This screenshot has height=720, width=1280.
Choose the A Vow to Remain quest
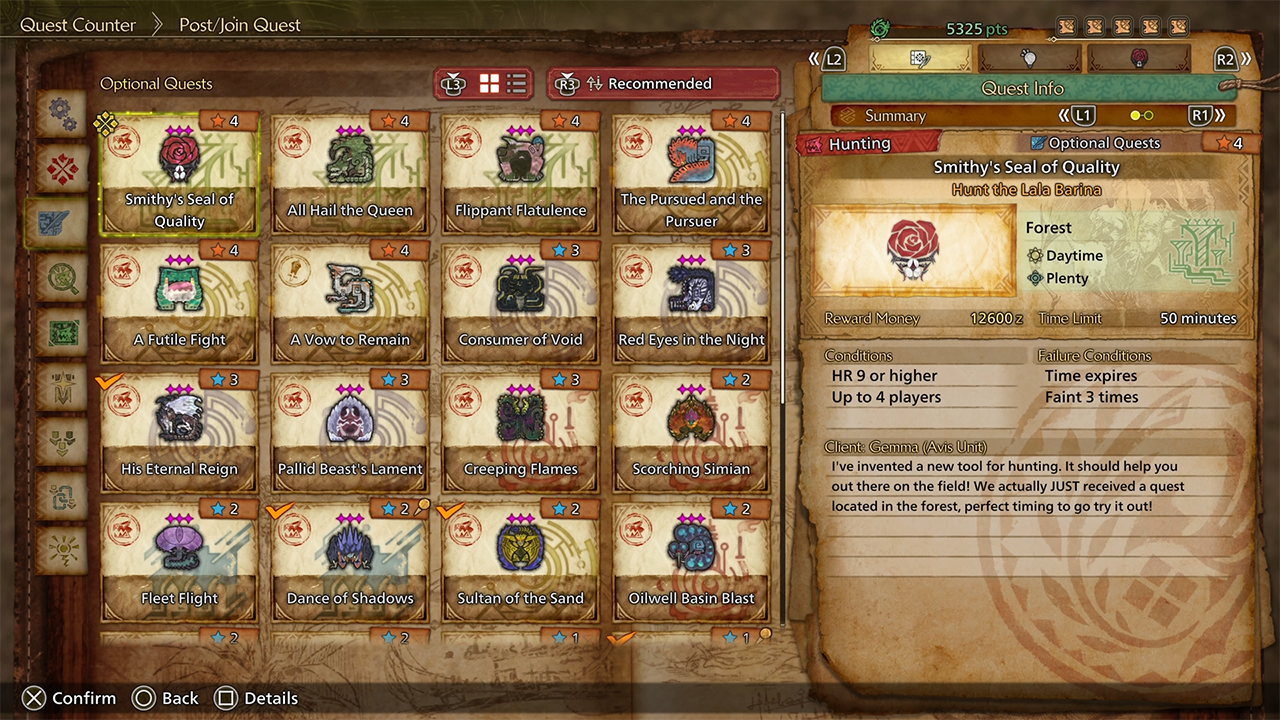click(350, 303)
